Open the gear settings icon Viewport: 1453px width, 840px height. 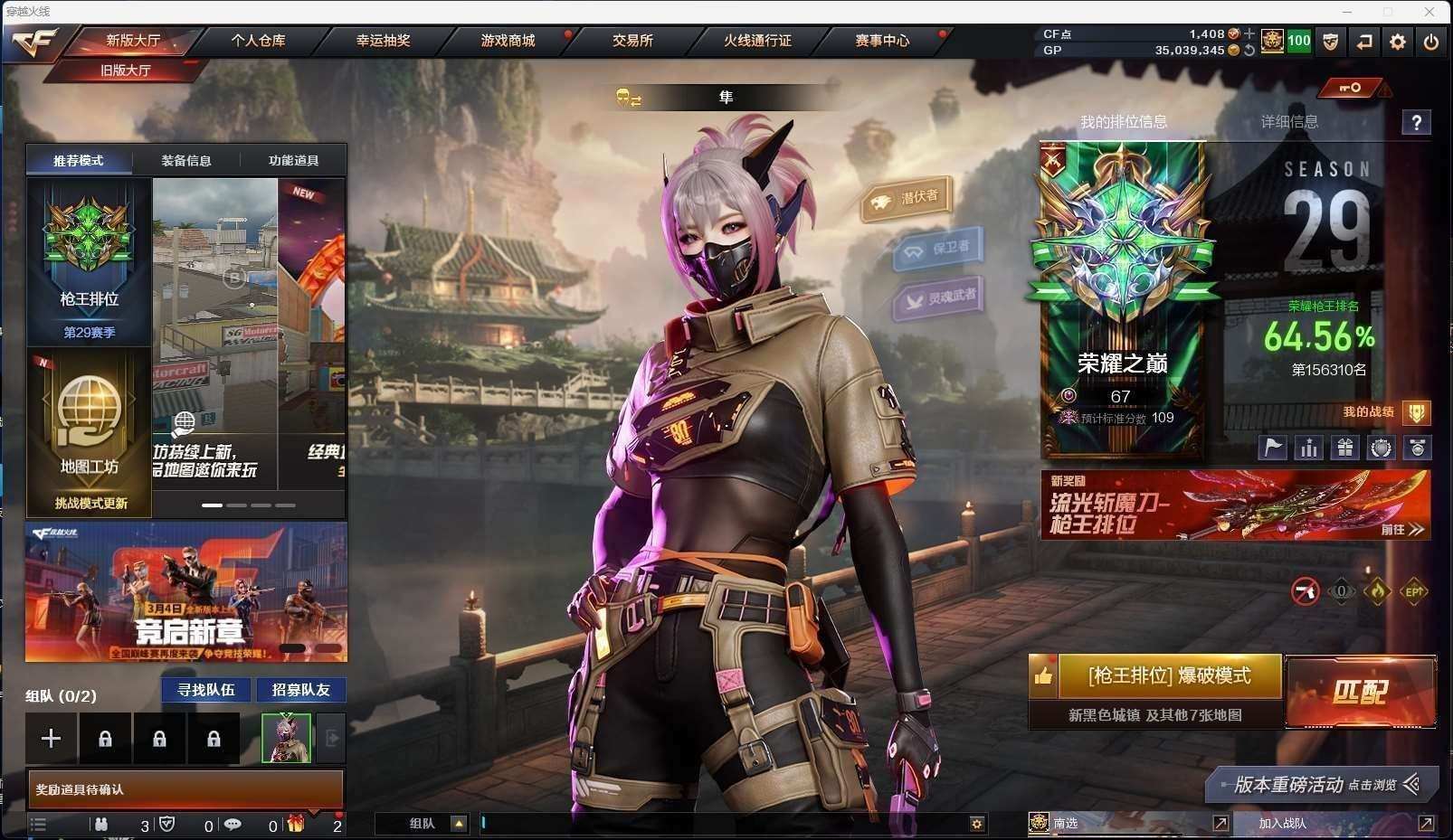pyautogui.click(x=1398, y=42)
